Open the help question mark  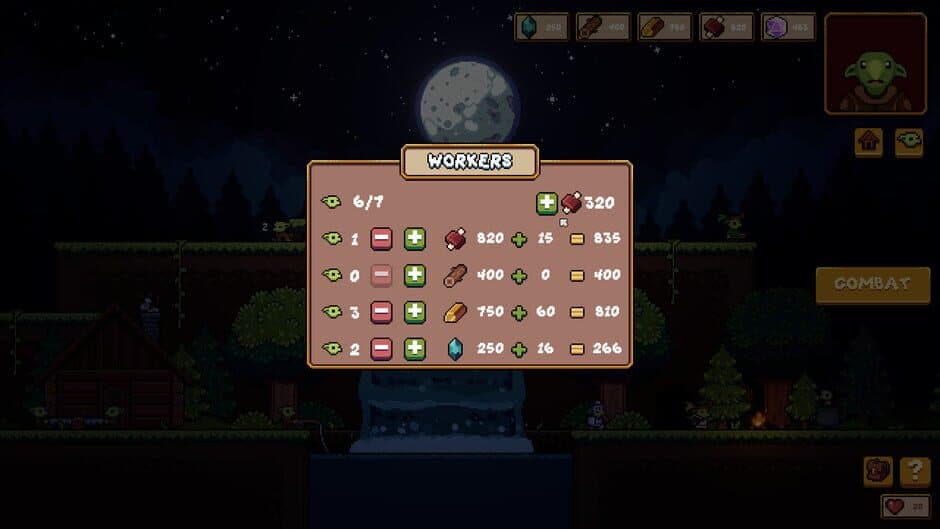tap(915, 471)
